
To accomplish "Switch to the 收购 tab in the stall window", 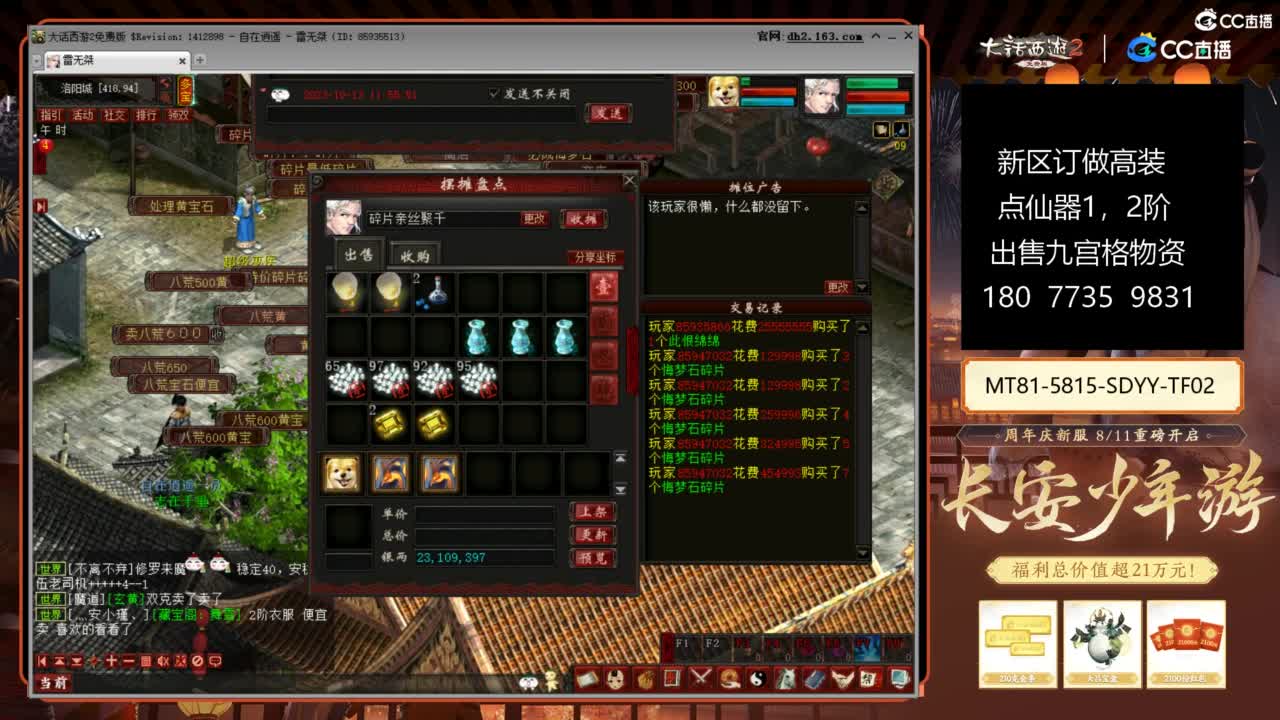I will [x=415, y=255].
